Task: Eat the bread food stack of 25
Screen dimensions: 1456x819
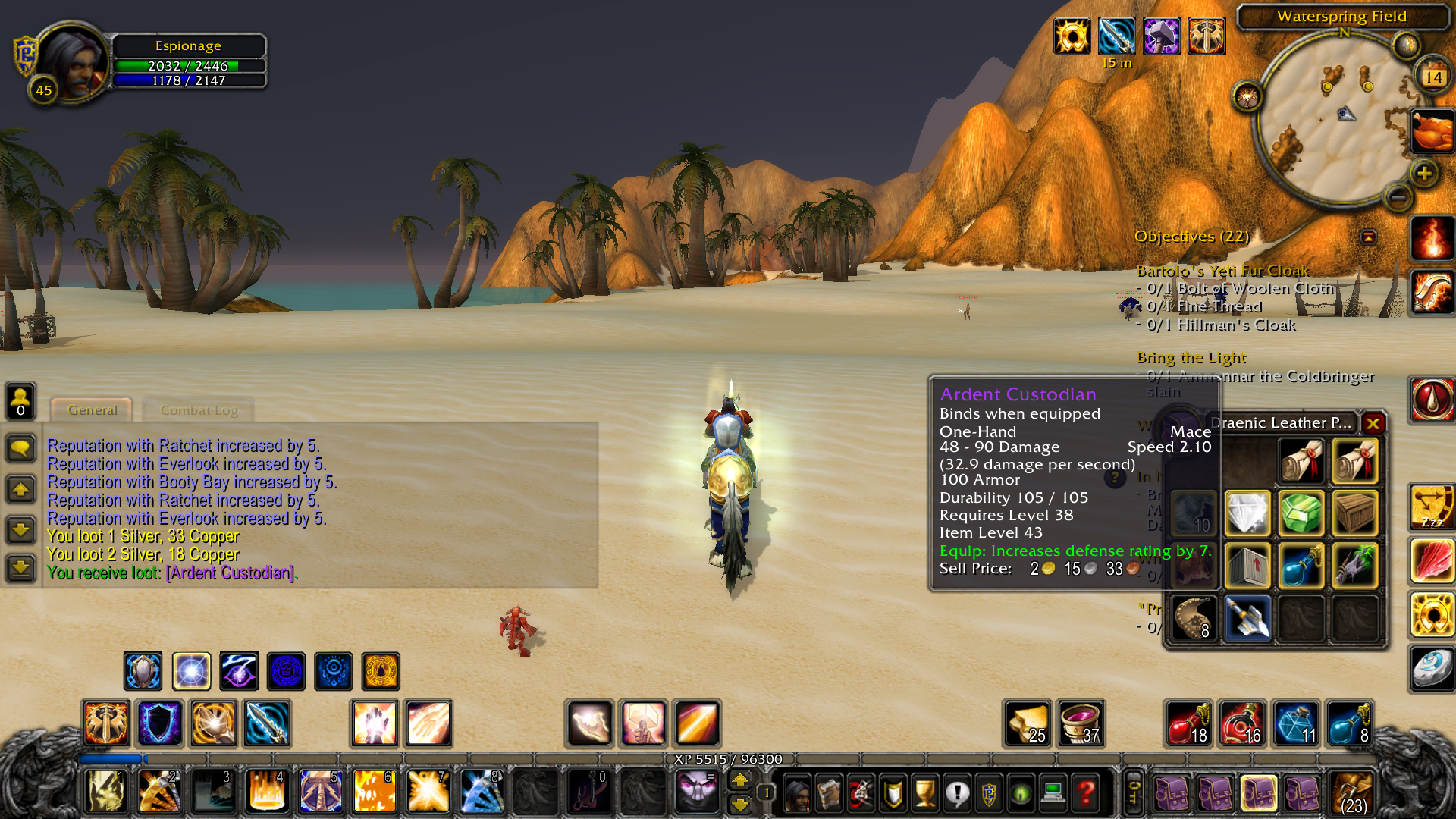Action: [x=1028, y=723]
